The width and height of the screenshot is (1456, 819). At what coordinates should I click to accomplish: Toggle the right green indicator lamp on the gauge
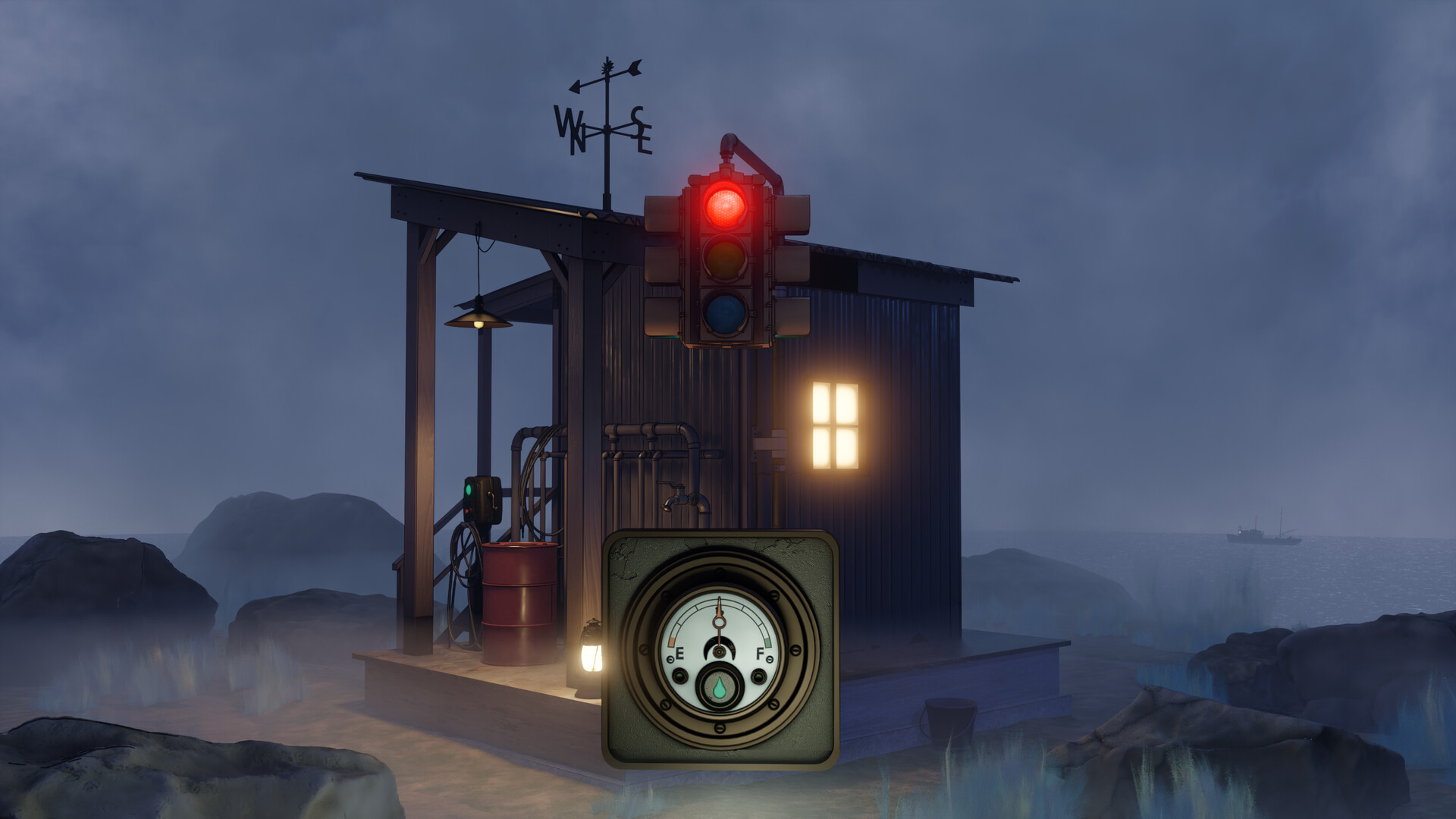758,676
